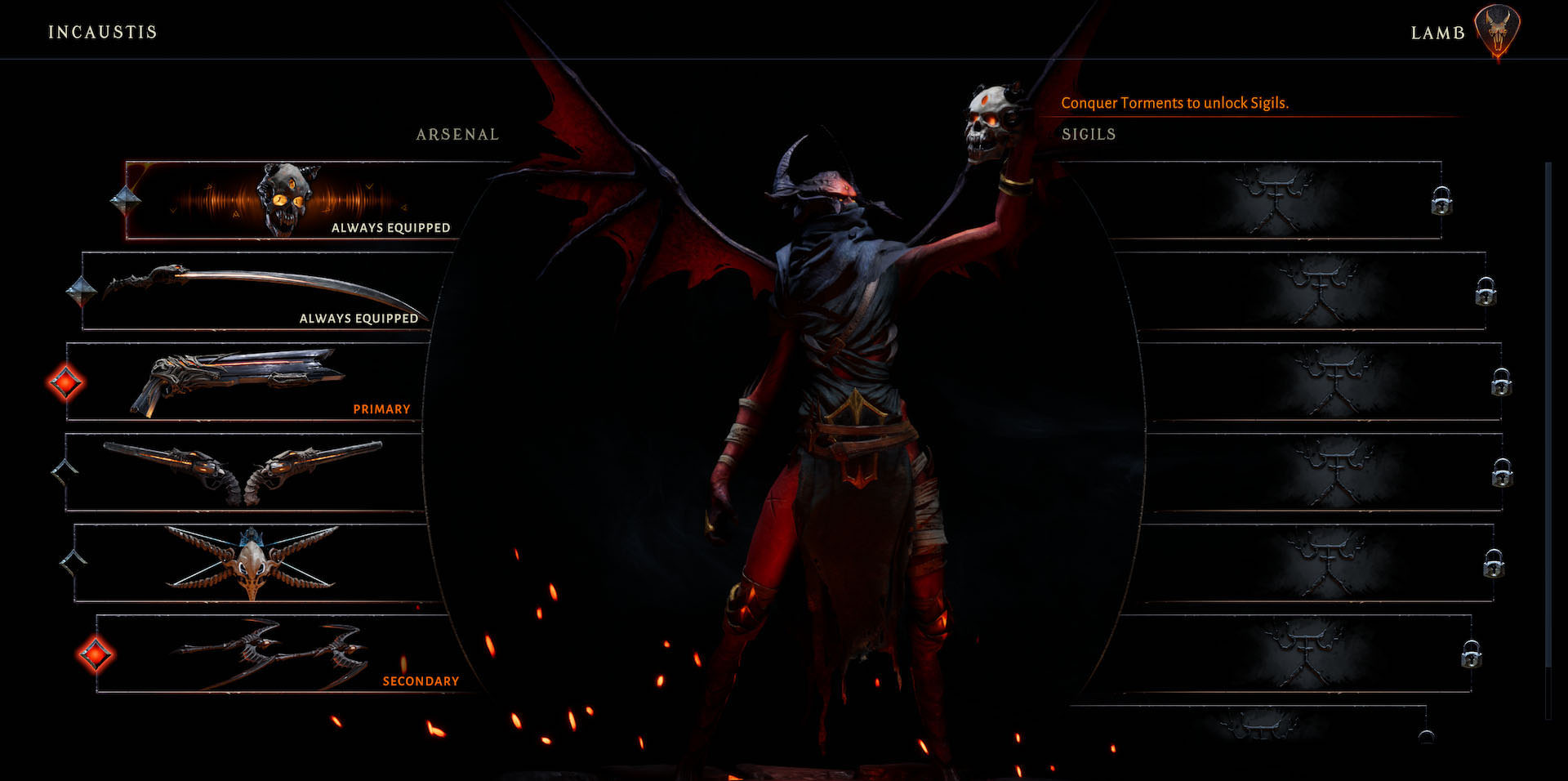Choose the primary shotgun weapon slot
This screenshot has width=1568, height=781.
245,382
